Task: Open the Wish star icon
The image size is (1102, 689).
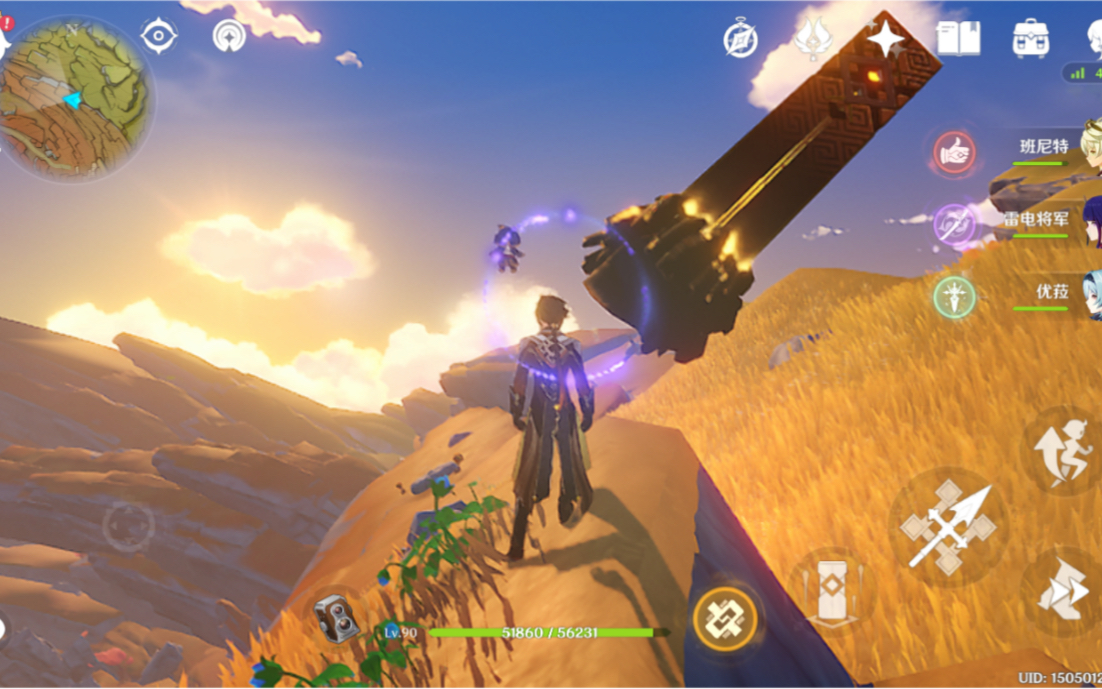Action: pos(885,39)
